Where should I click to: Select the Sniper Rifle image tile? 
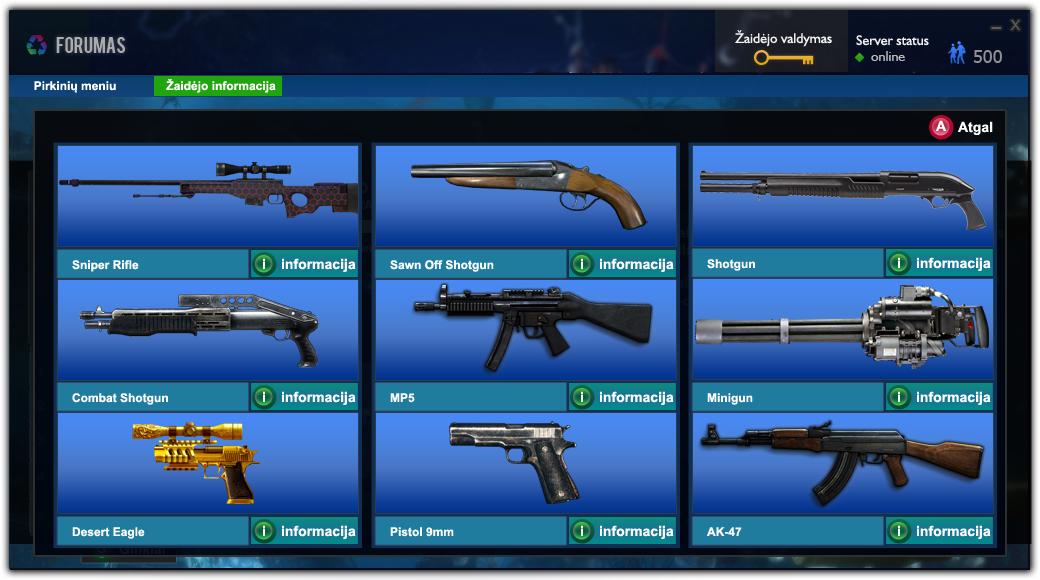[207, 196]
